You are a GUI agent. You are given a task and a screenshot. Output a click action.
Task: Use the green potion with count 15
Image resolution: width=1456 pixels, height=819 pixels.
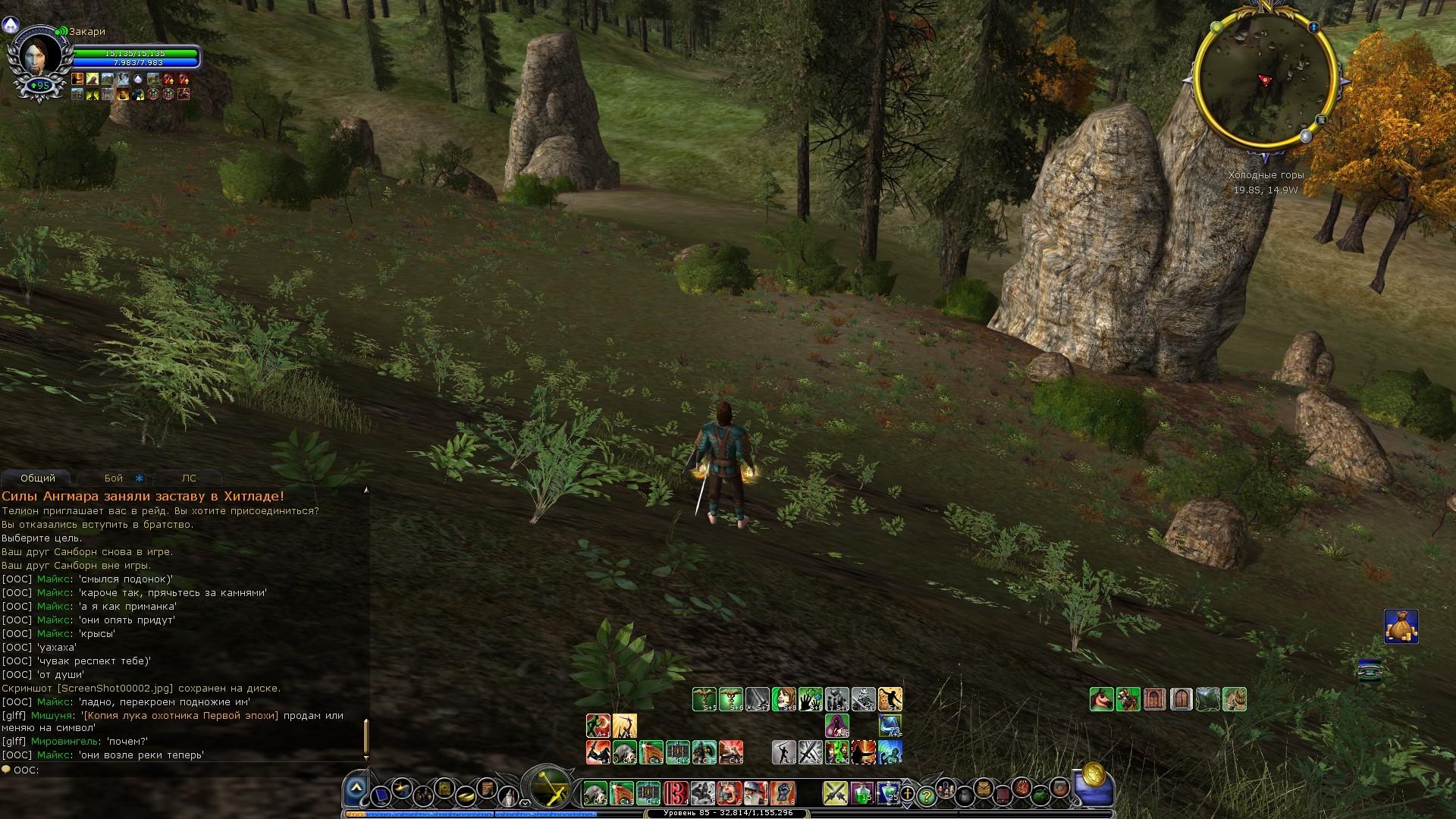point(861,793)
